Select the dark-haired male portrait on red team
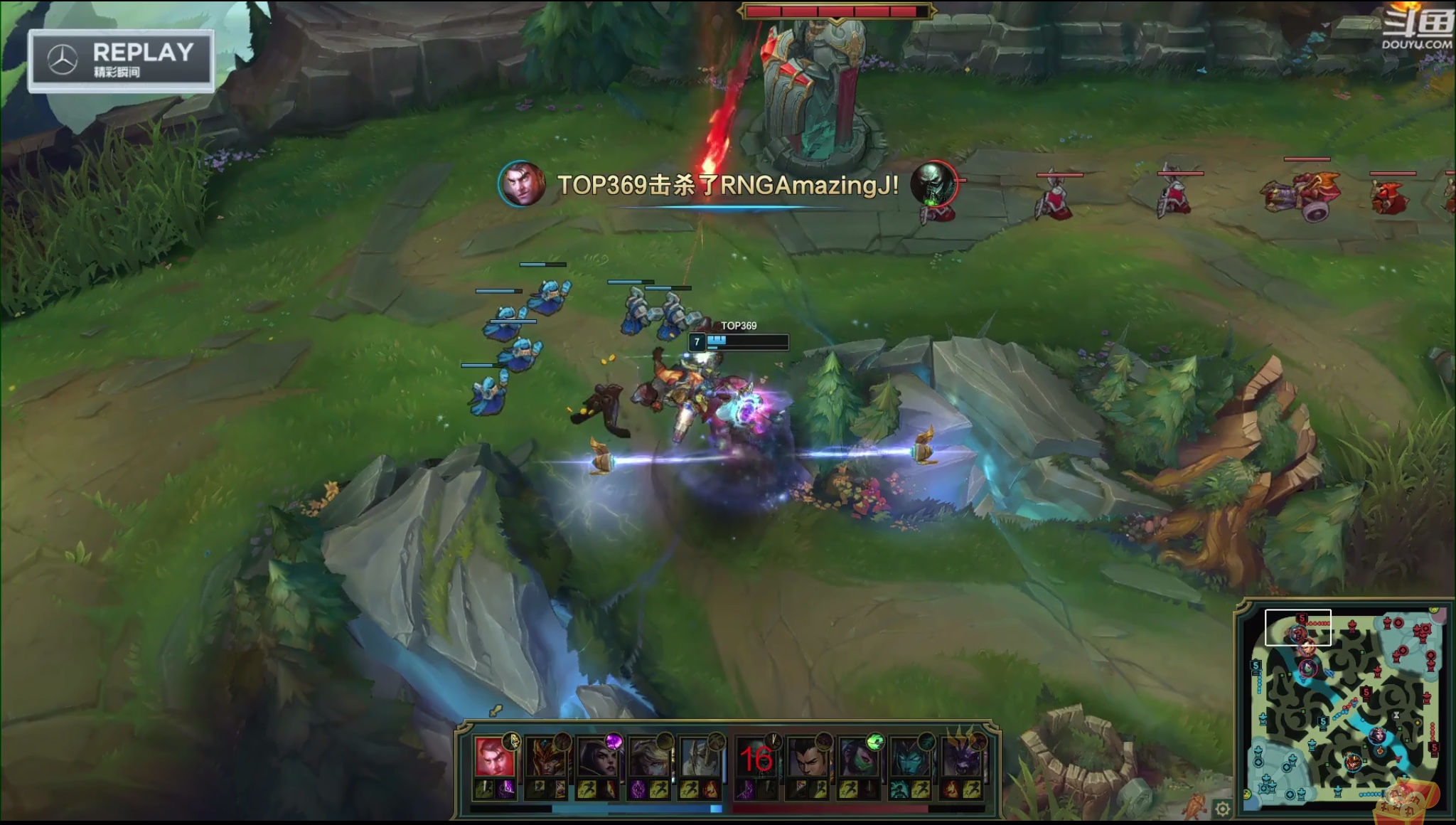Screen dimensions: 1456x825 pos(808,758)
